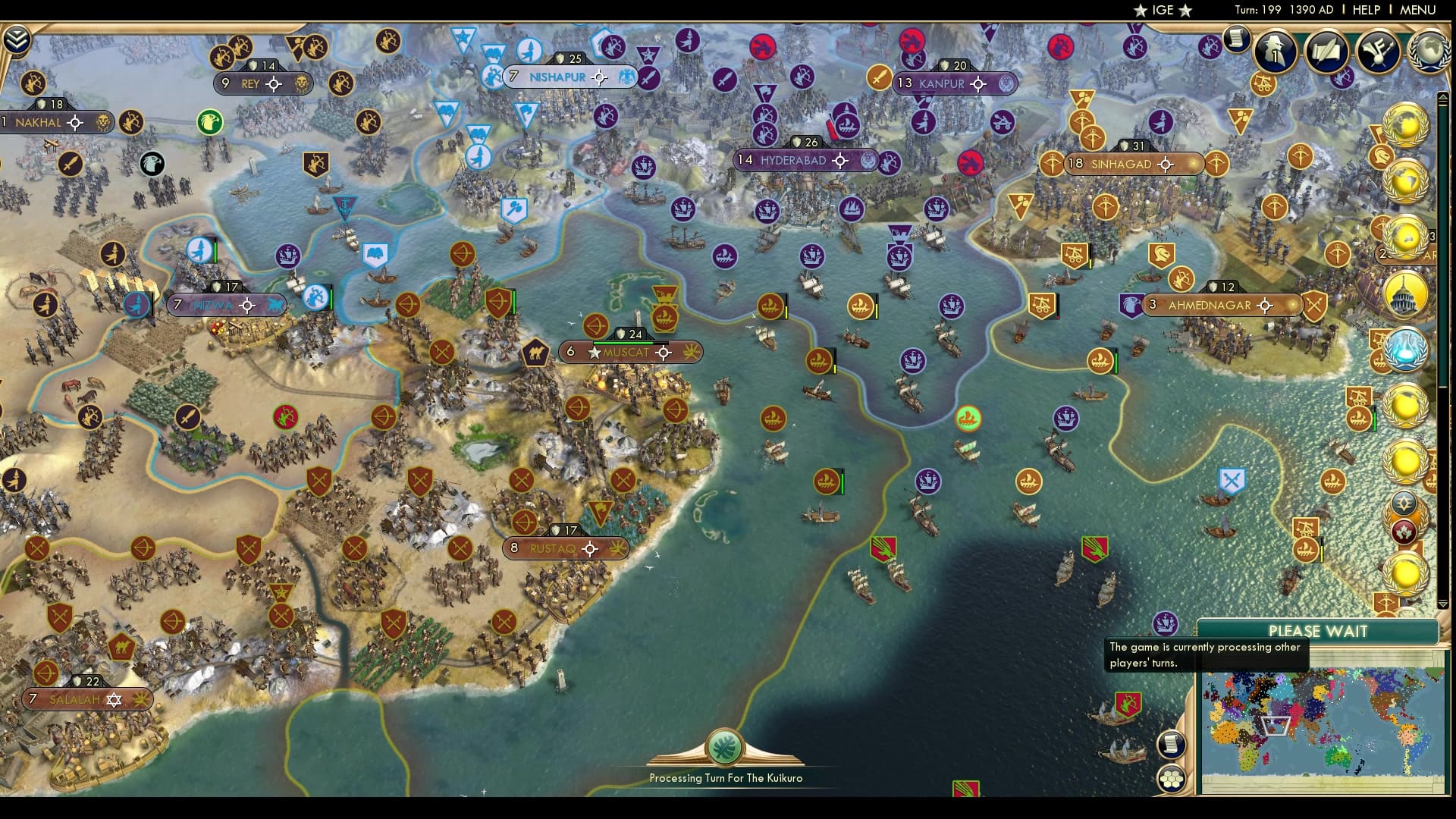1456x819 pixels.
Task: Open the Espionage overview spy icon
Action: [1275, 53]
